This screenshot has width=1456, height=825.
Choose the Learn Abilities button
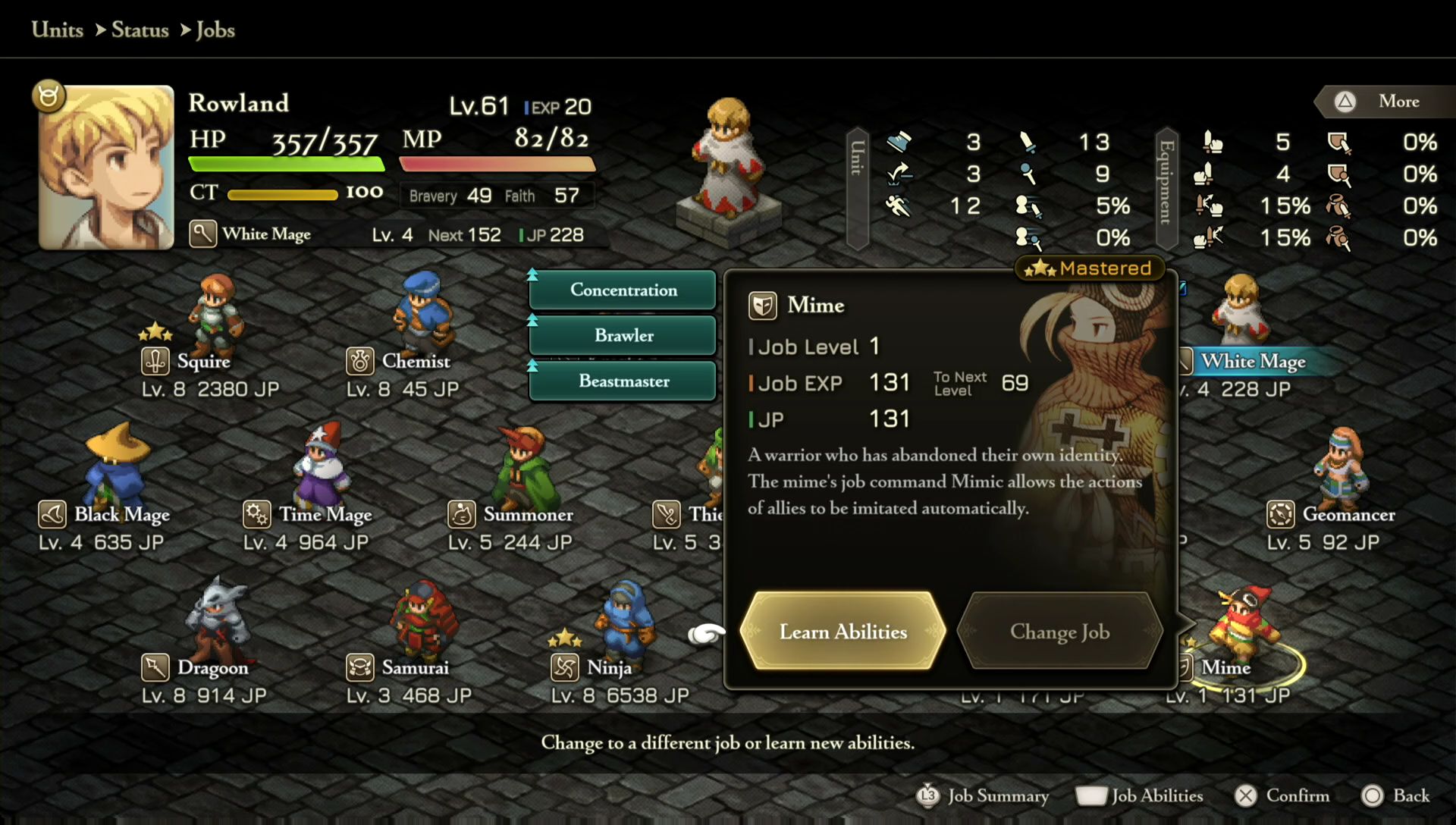pyautogui.click(x=843, y=631)
